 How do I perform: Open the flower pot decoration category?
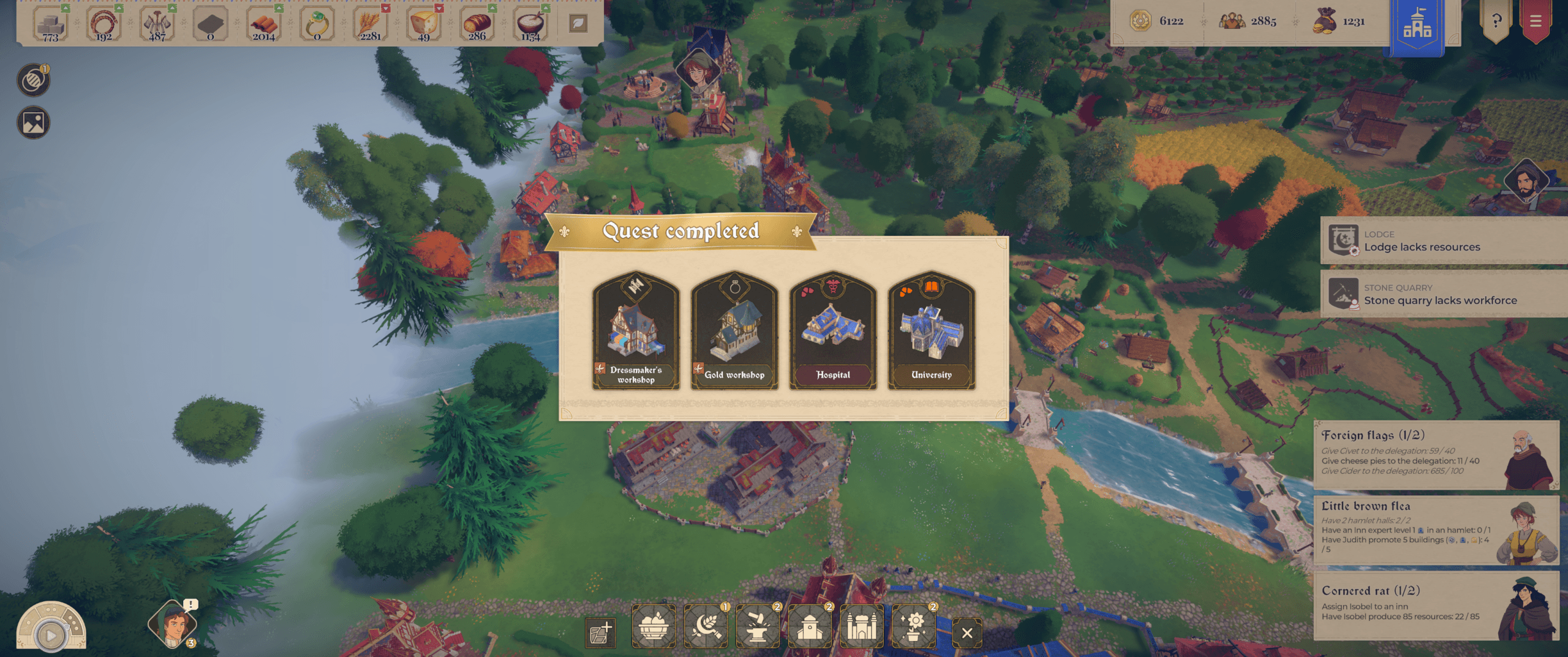click(914, 626)
